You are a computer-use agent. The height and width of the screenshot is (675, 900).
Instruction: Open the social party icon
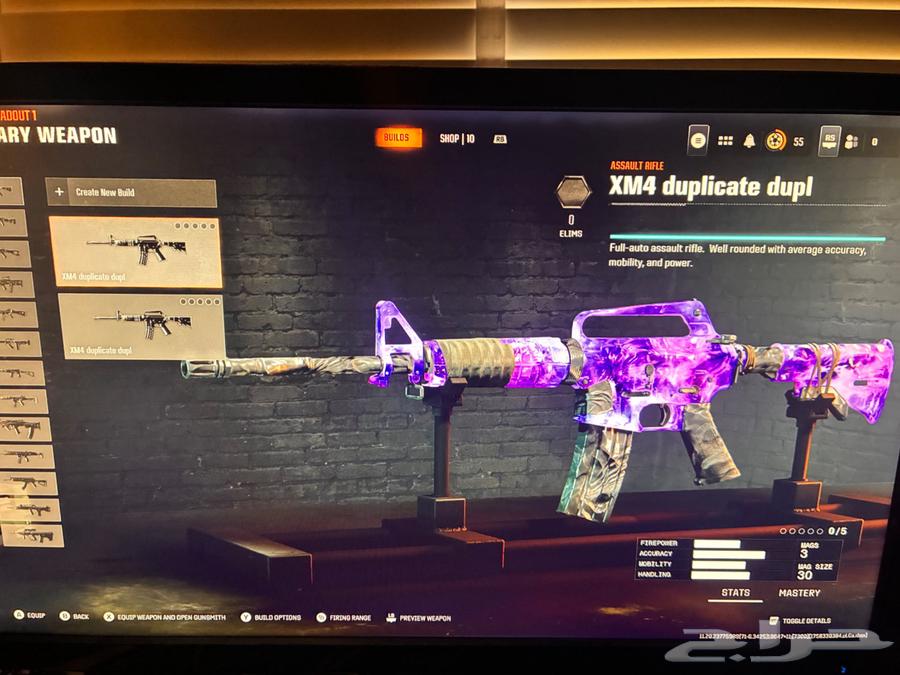pos(852,142)
